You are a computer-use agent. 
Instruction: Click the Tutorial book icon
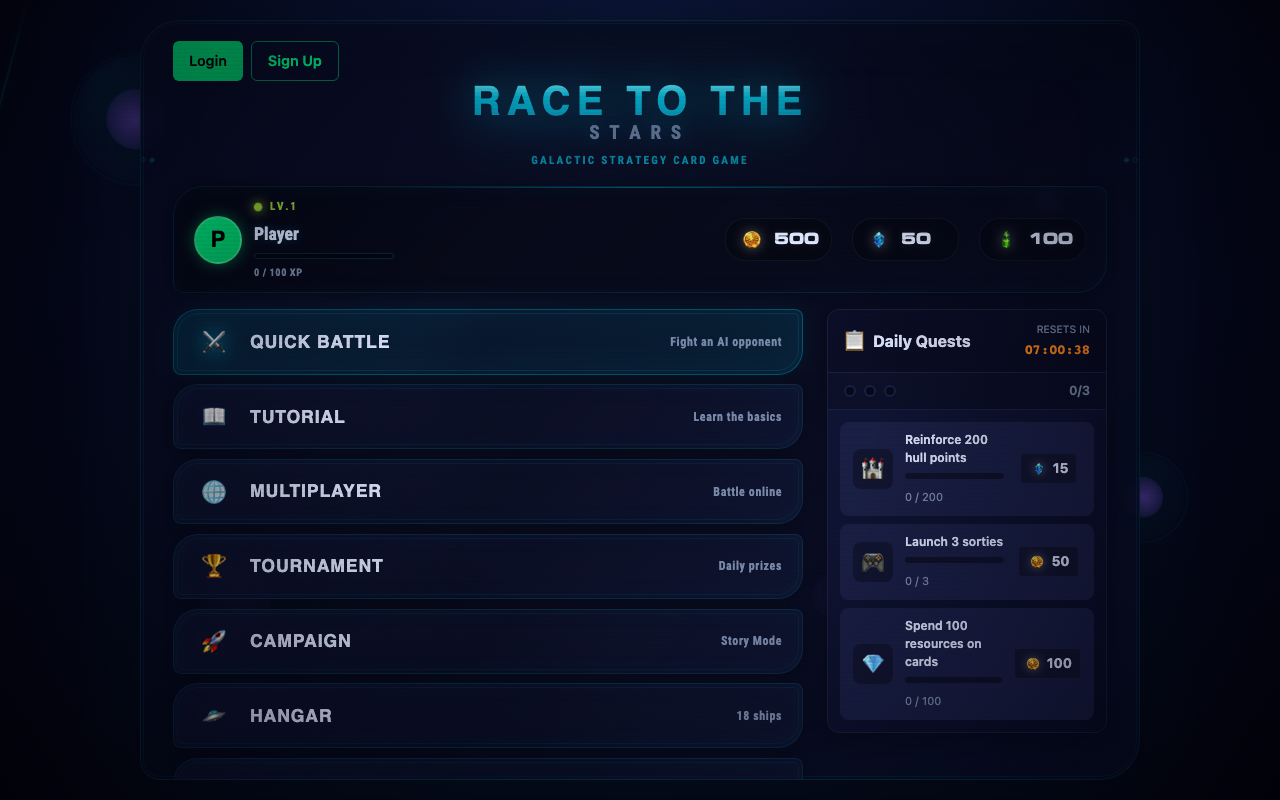pos(213,416)
